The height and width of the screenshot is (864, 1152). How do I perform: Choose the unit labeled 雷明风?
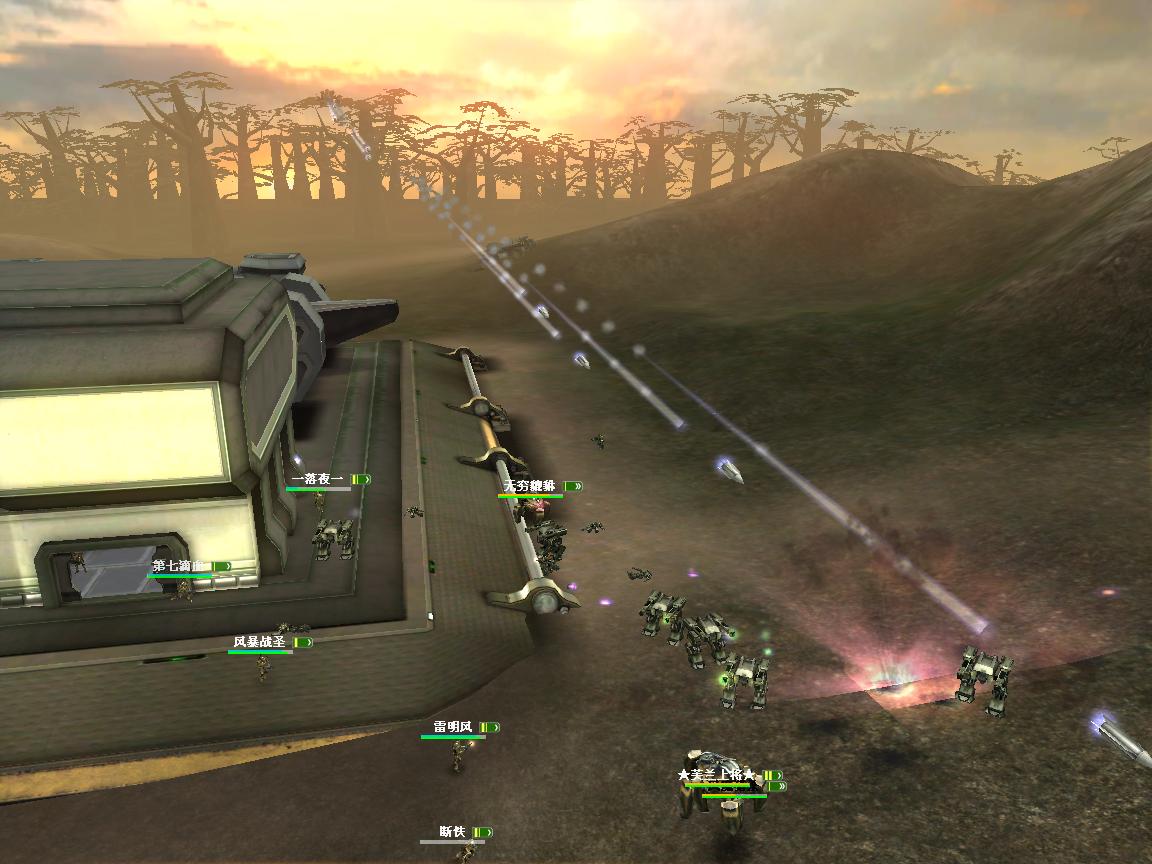tap(452, 727)
